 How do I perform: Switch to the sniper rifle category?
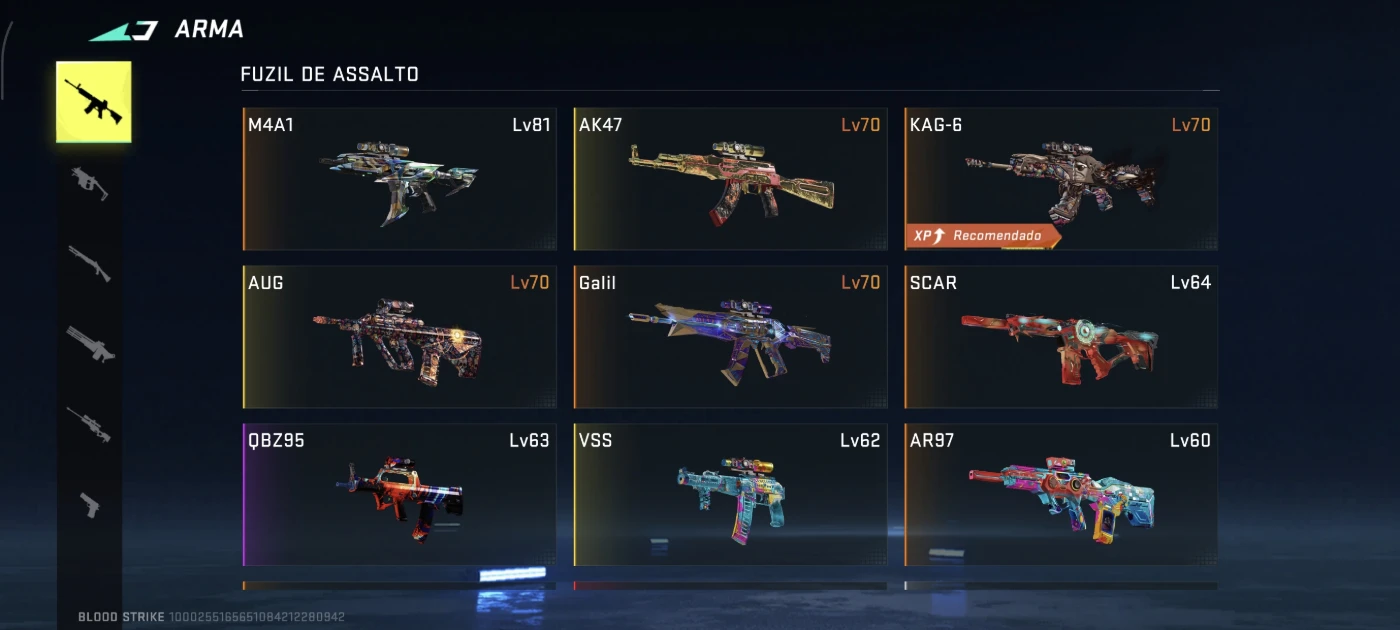coord(90,424)
